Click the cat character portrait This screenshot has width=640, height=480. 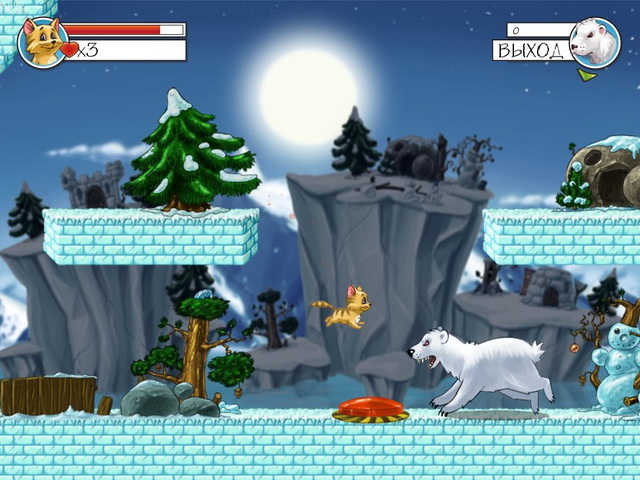[x=43, y=42]
